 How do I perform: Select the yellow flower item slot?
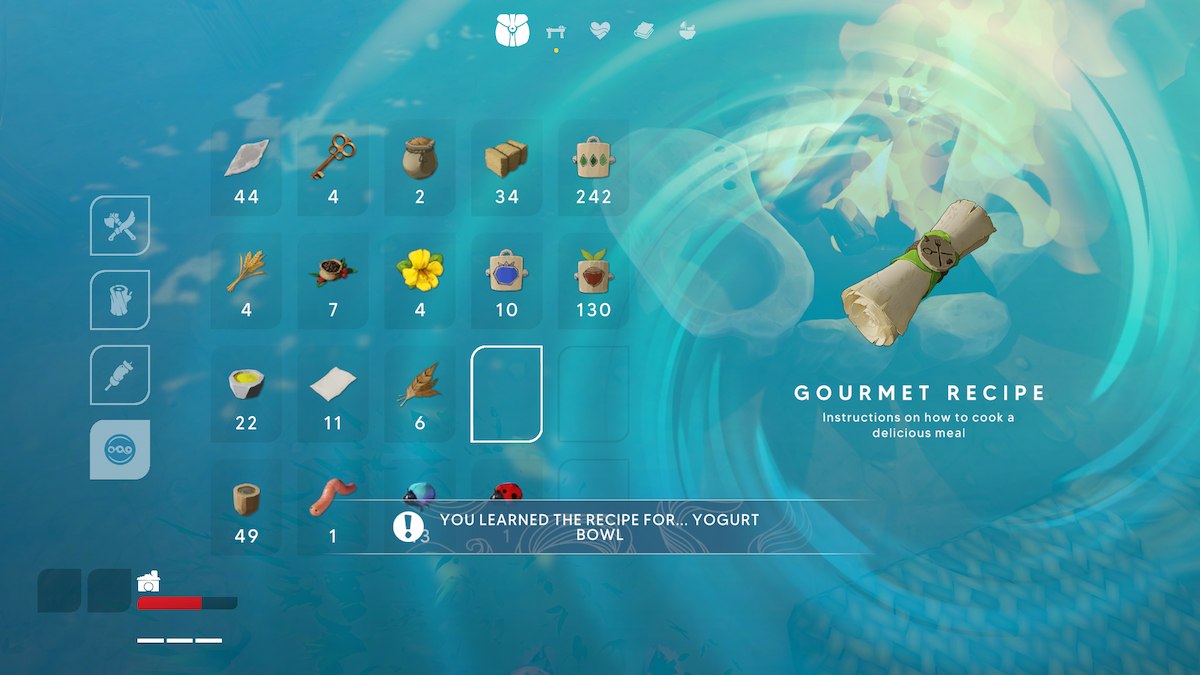(420, 280)
